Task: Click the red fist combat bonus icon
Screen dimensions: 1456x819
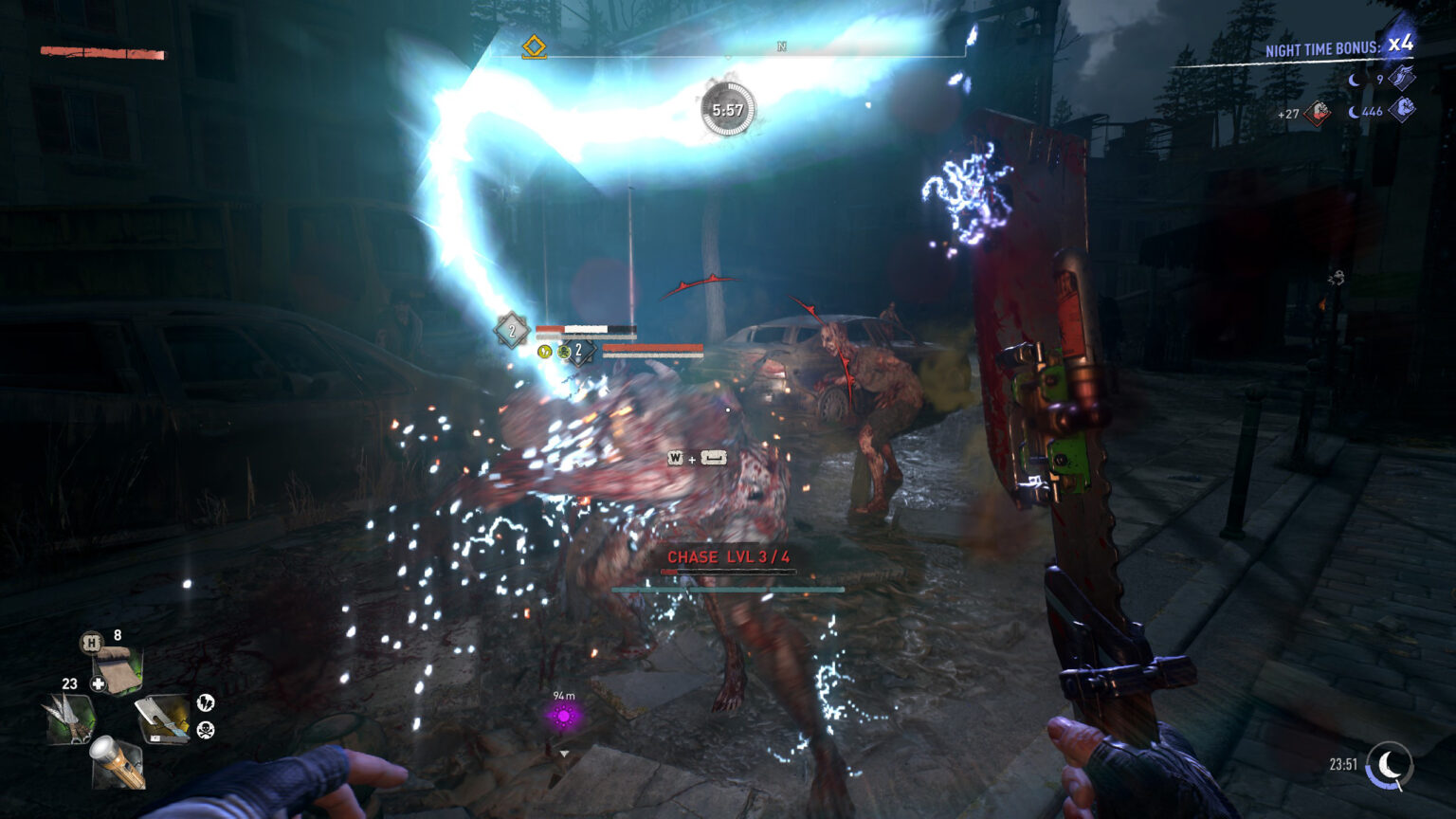Action: (1319, 114)
